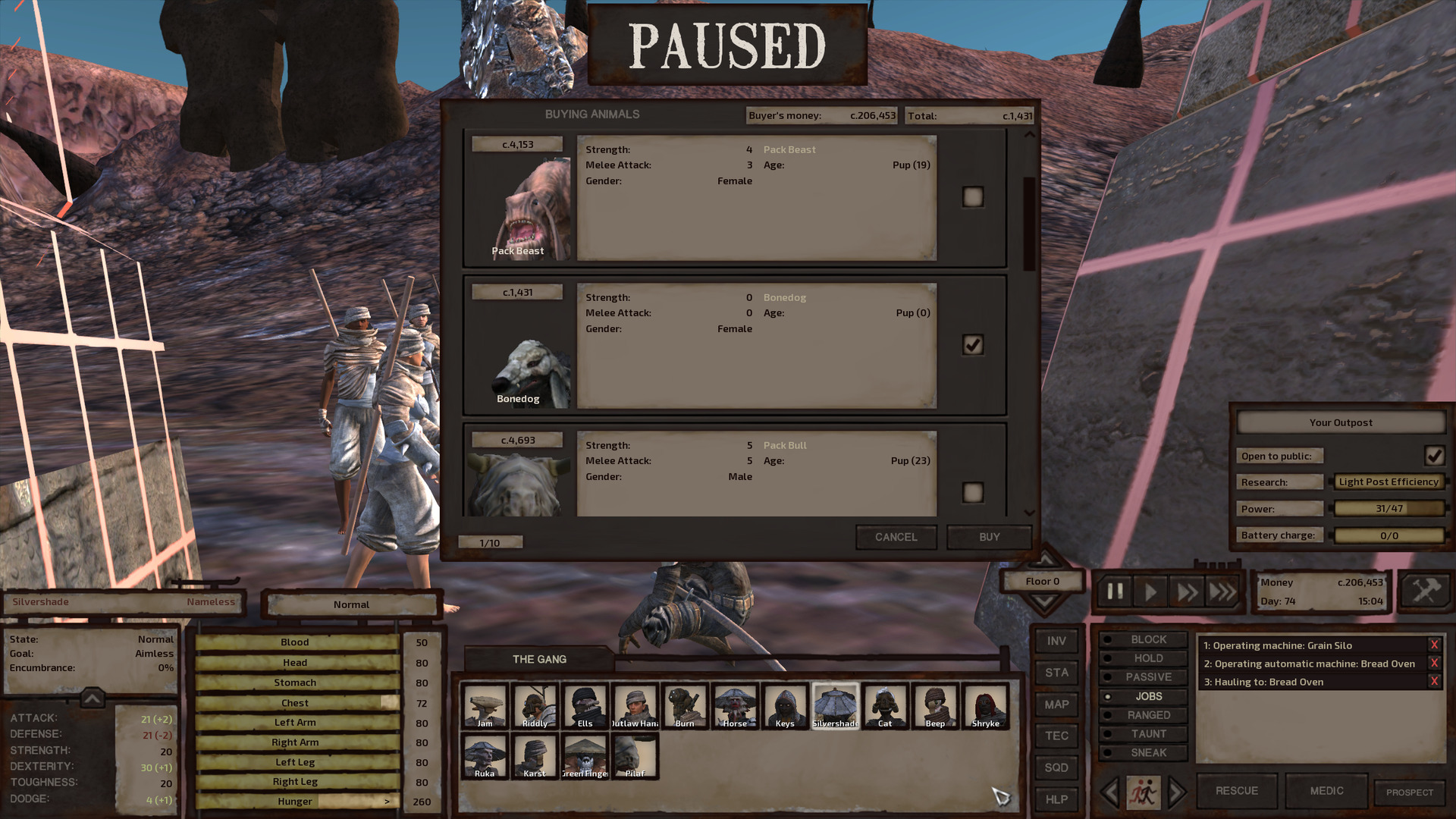
Task: Uncheck the Bonedog purchase checkbox
Action: click(x=973, y=344)
